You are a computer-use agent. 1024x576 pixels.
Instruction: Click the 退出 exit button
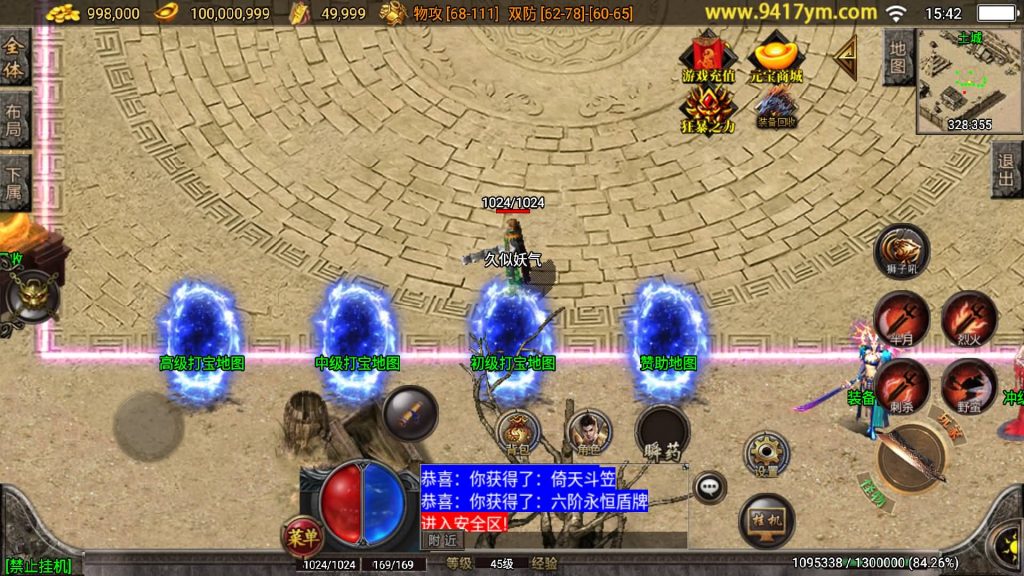coord(1007,170)
